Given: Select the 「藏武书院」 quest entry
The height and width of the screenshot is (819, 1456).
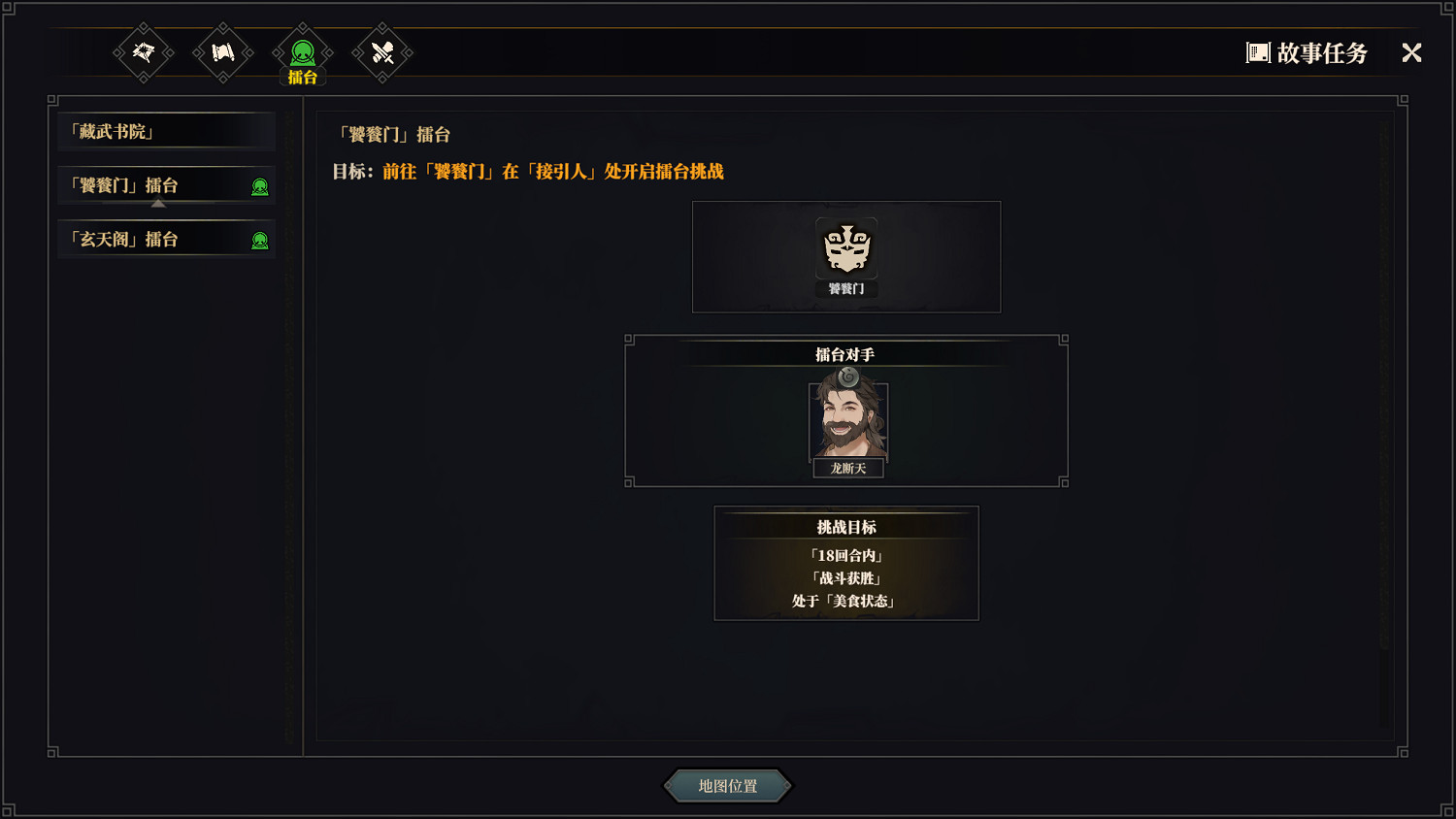Looking at the screenshot, I should (x=165, y=131).
